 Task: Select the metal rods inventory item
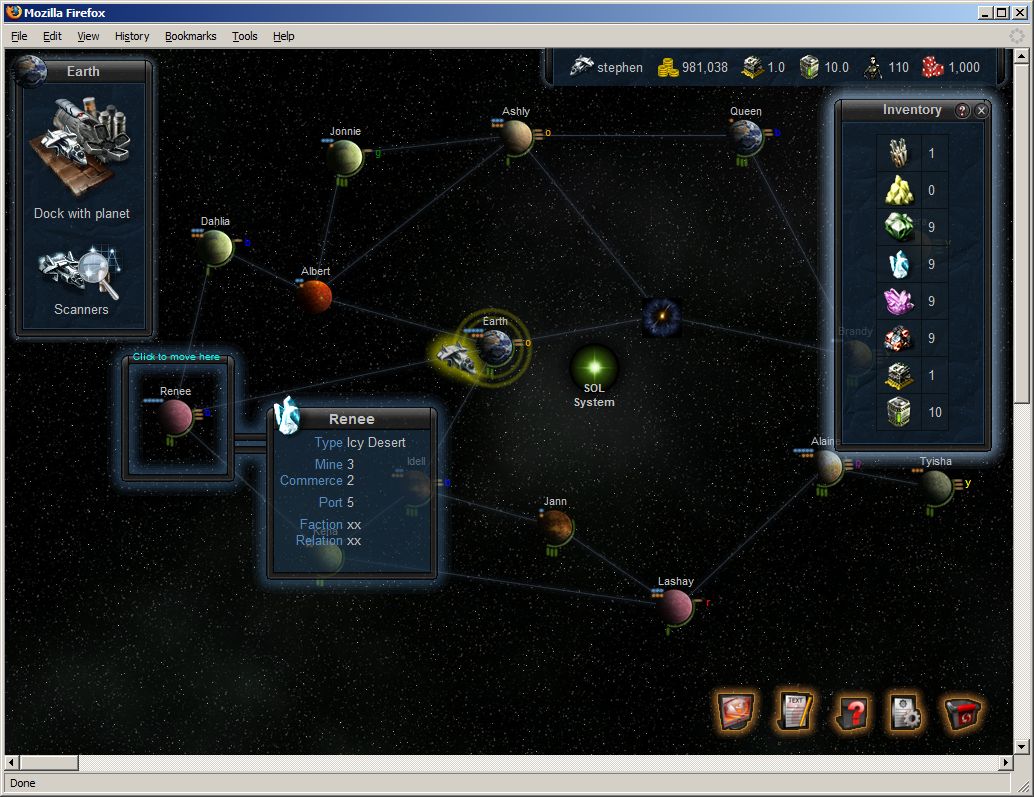pos(899,153)
